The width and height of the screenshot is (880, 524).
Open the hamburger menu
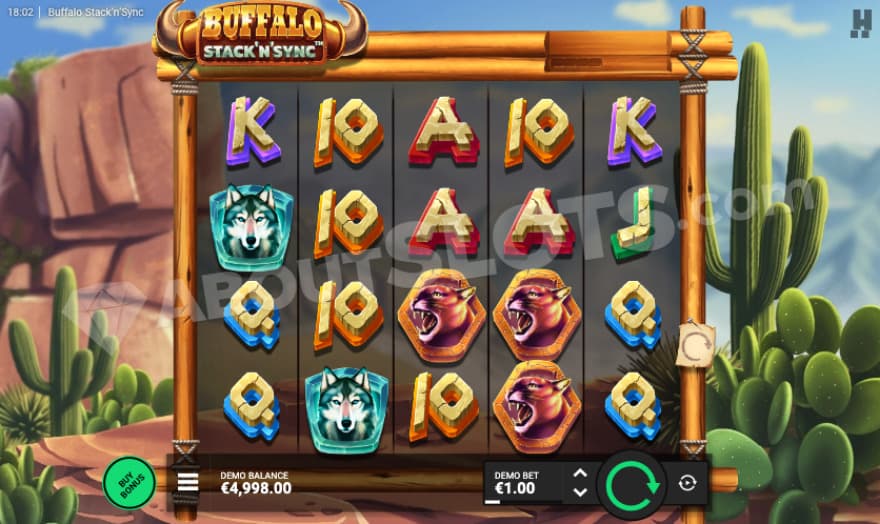pyautogui.click(x=188, y=483)
